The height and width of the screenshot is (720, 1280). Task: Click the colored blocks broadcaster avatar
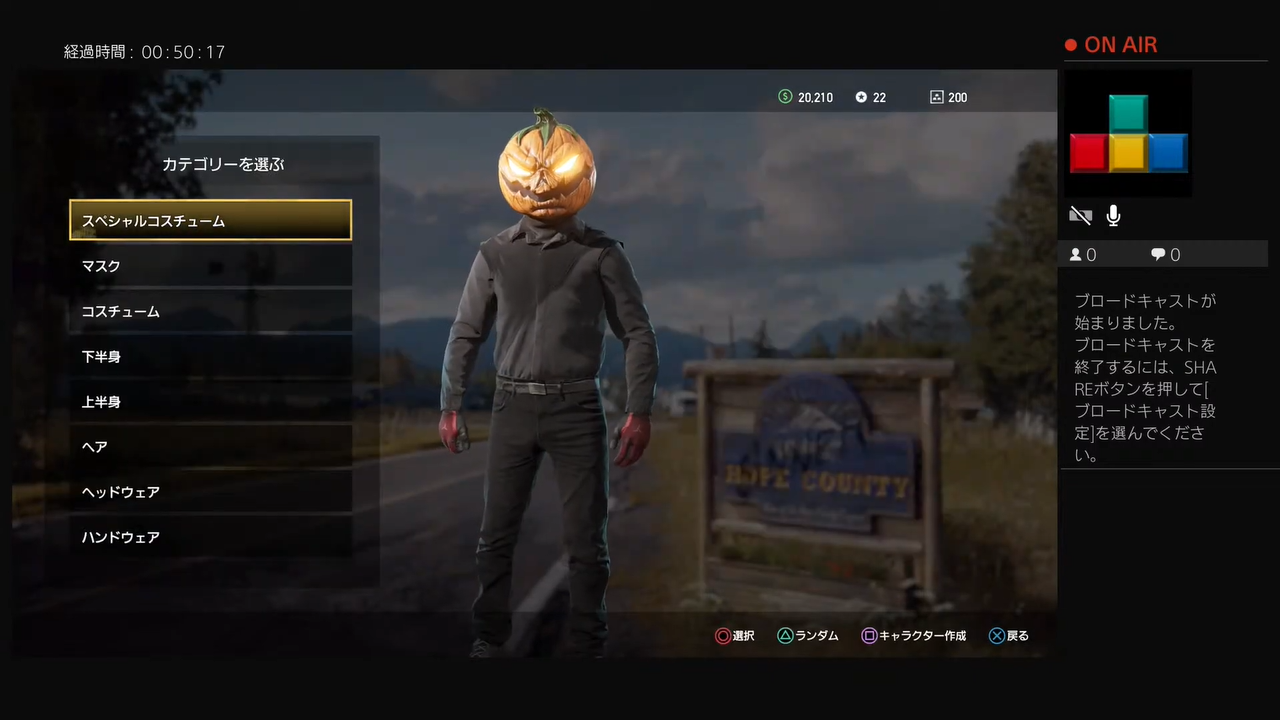tap(1129, 134)
